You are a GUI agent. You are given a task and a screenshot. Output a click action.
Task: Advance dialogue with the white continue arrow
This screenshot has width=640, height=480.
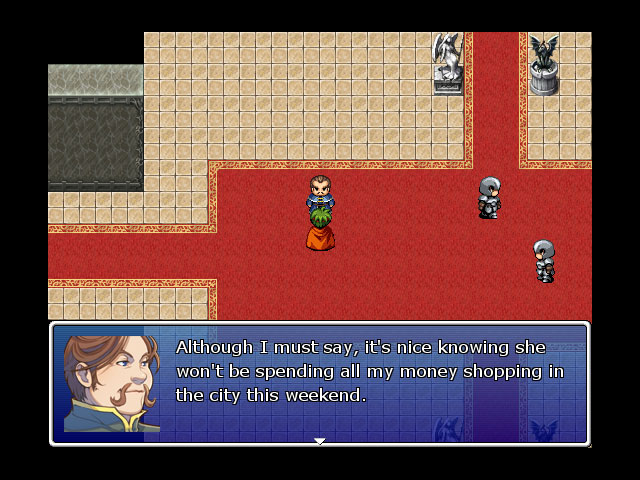(x=320, y=440)
